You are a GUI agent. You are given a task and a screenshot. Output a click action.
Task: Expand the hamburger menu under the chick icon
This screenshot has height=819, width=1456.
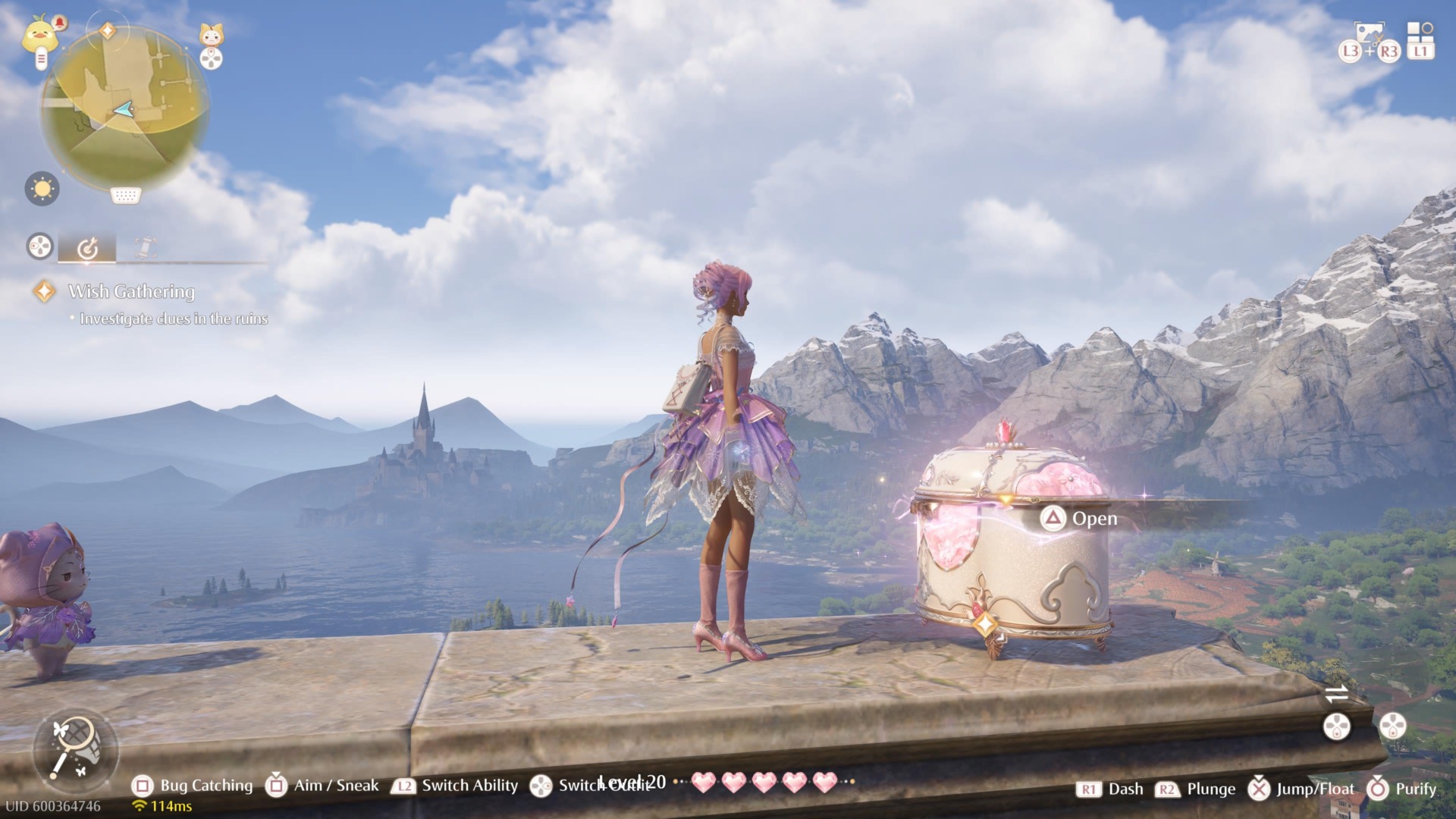coord(42,58)
